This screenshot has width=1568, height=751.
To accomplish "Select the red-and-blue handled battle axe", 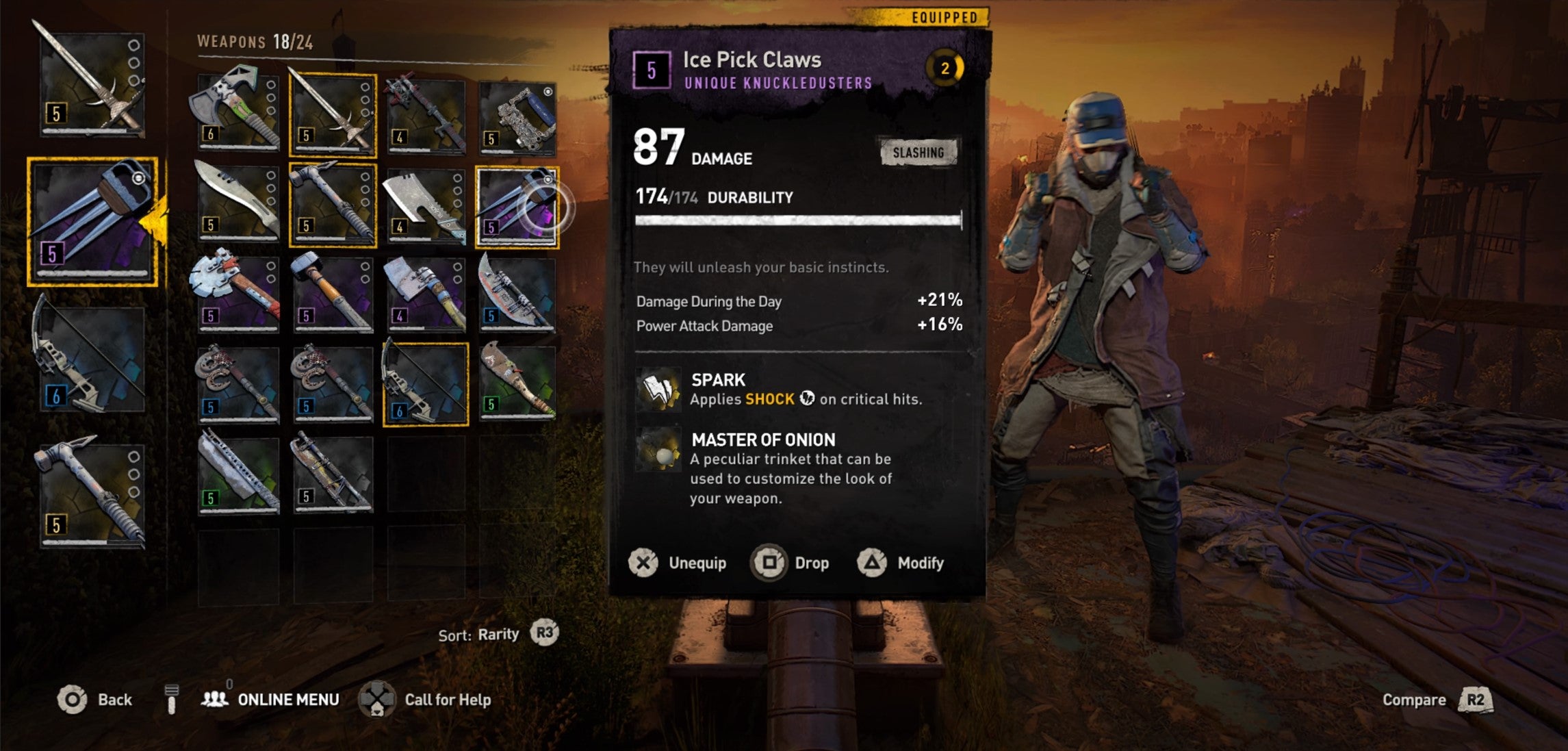I will pyautogui.click(x=237, y=293).
